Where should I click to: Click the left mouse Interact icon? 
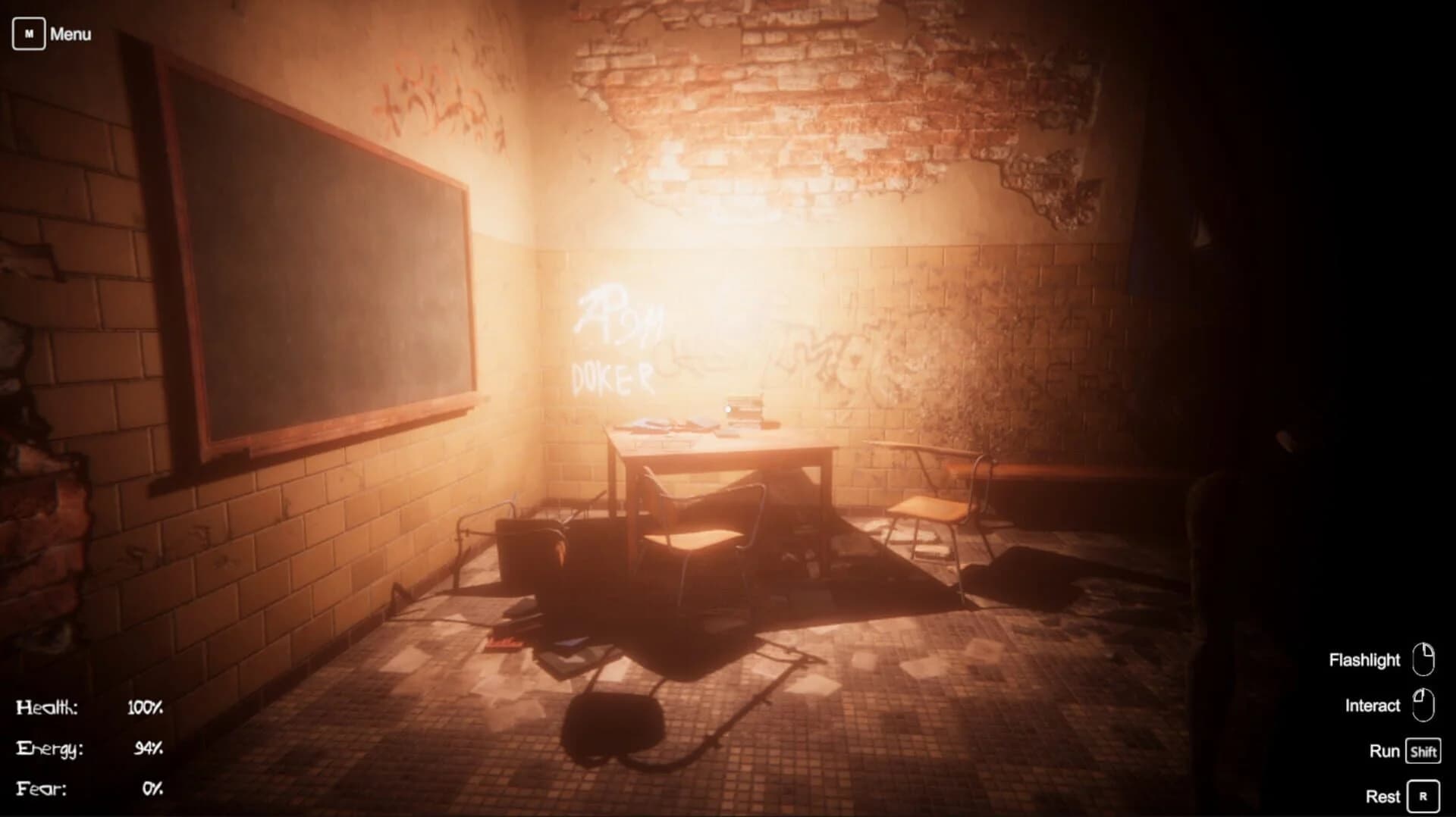(1424, 705)
